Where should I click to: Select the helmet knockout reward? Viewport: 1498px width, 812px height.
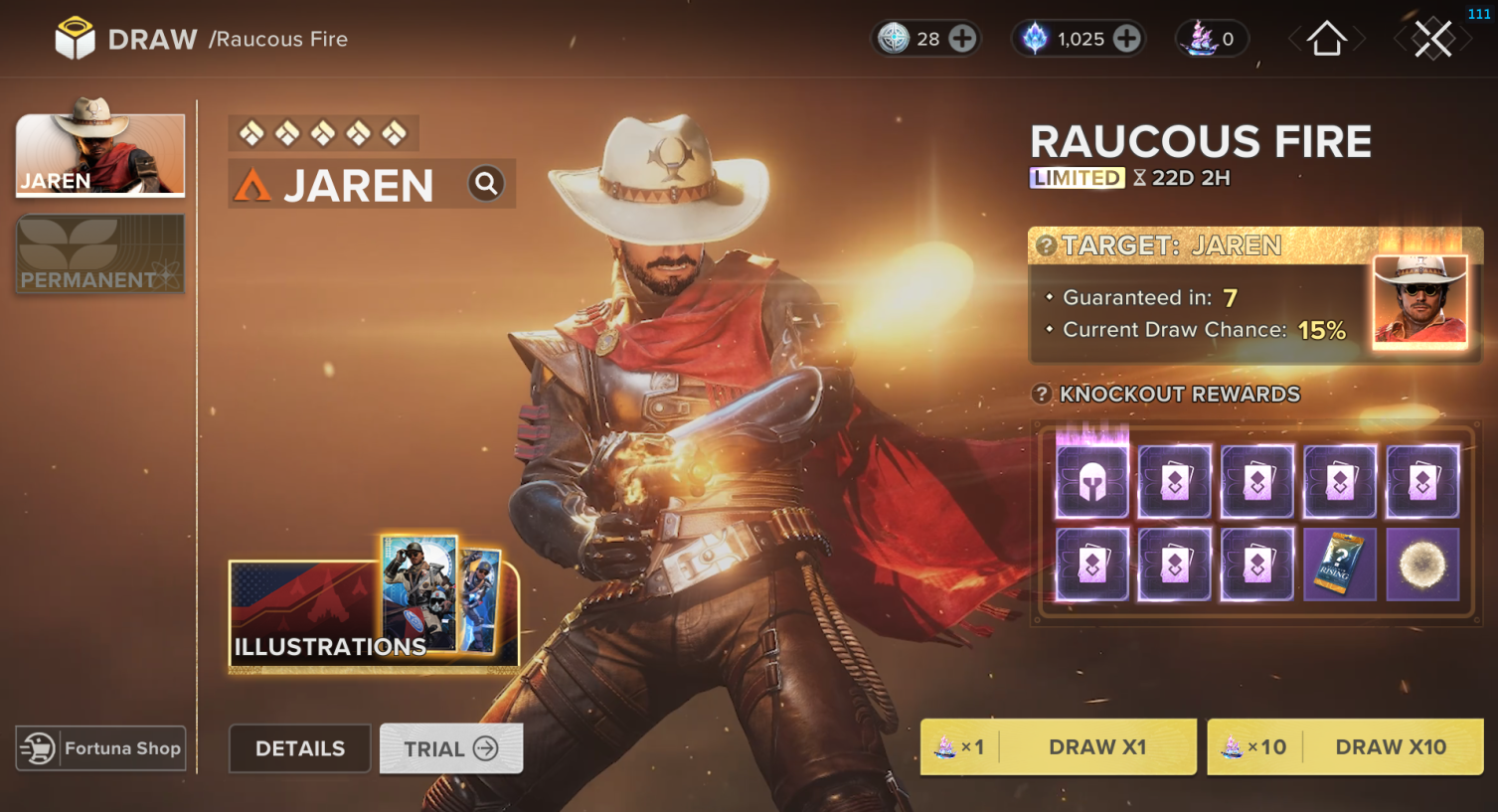[x=1091, y=482]
